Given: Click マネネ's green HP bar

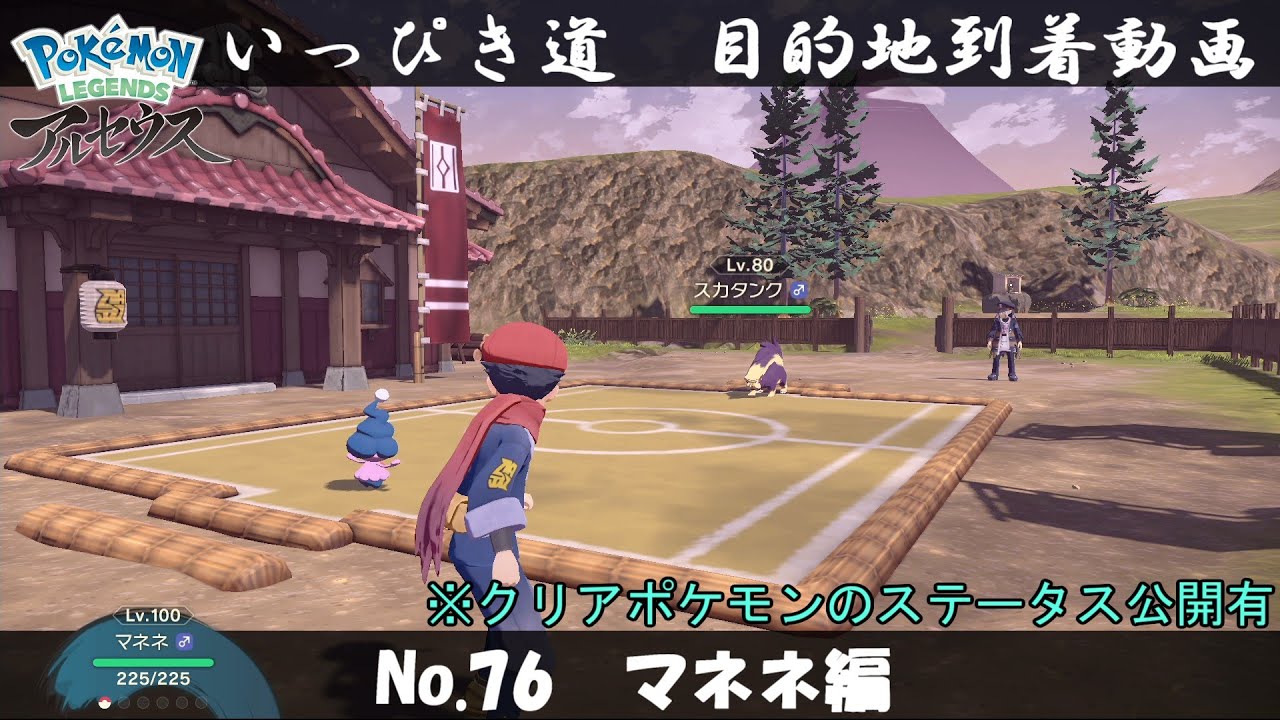Looking at the screenshot, I should (153, 663).
